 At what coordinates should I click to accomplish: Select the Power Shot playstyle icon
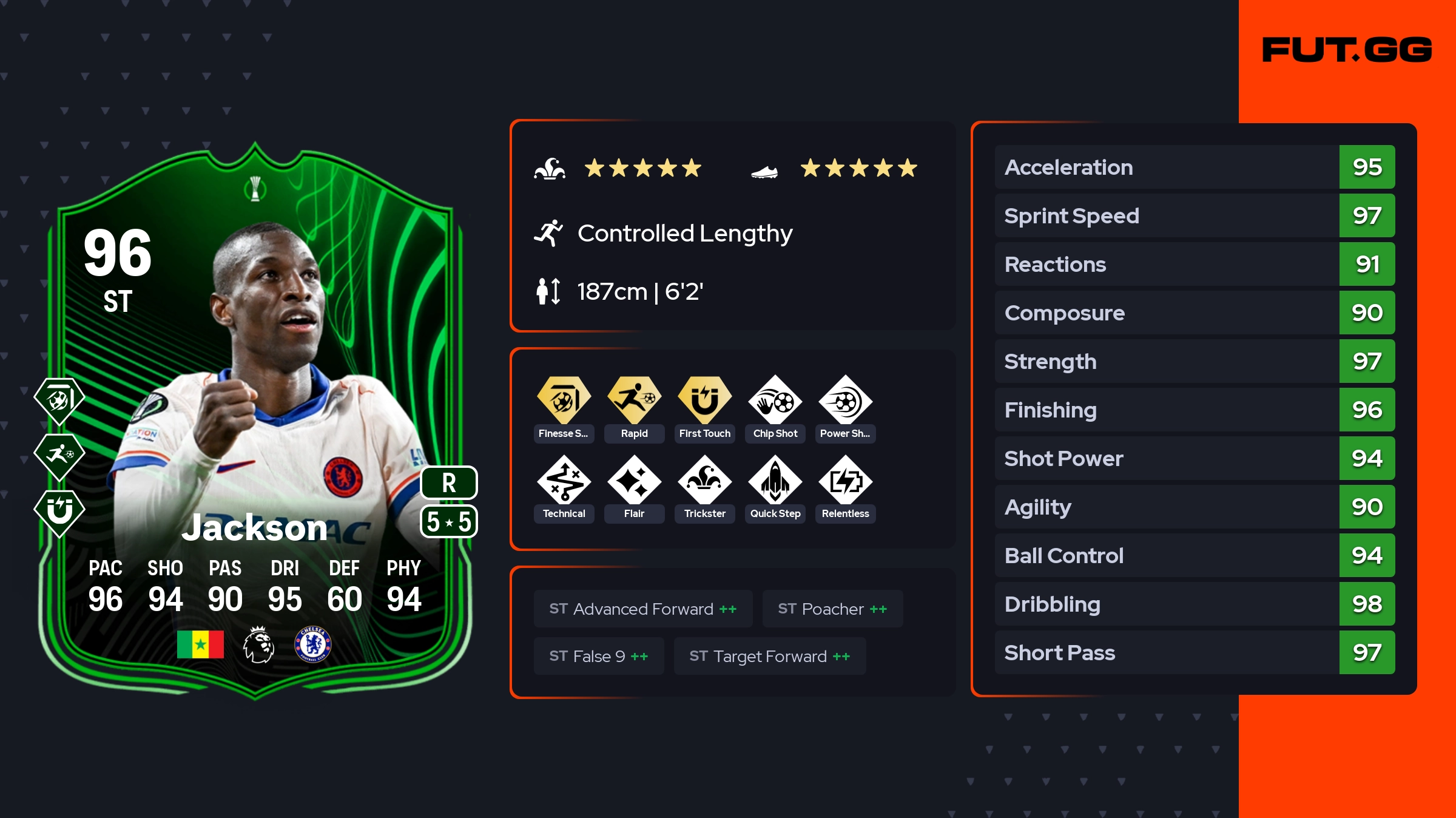coord(845,401)
